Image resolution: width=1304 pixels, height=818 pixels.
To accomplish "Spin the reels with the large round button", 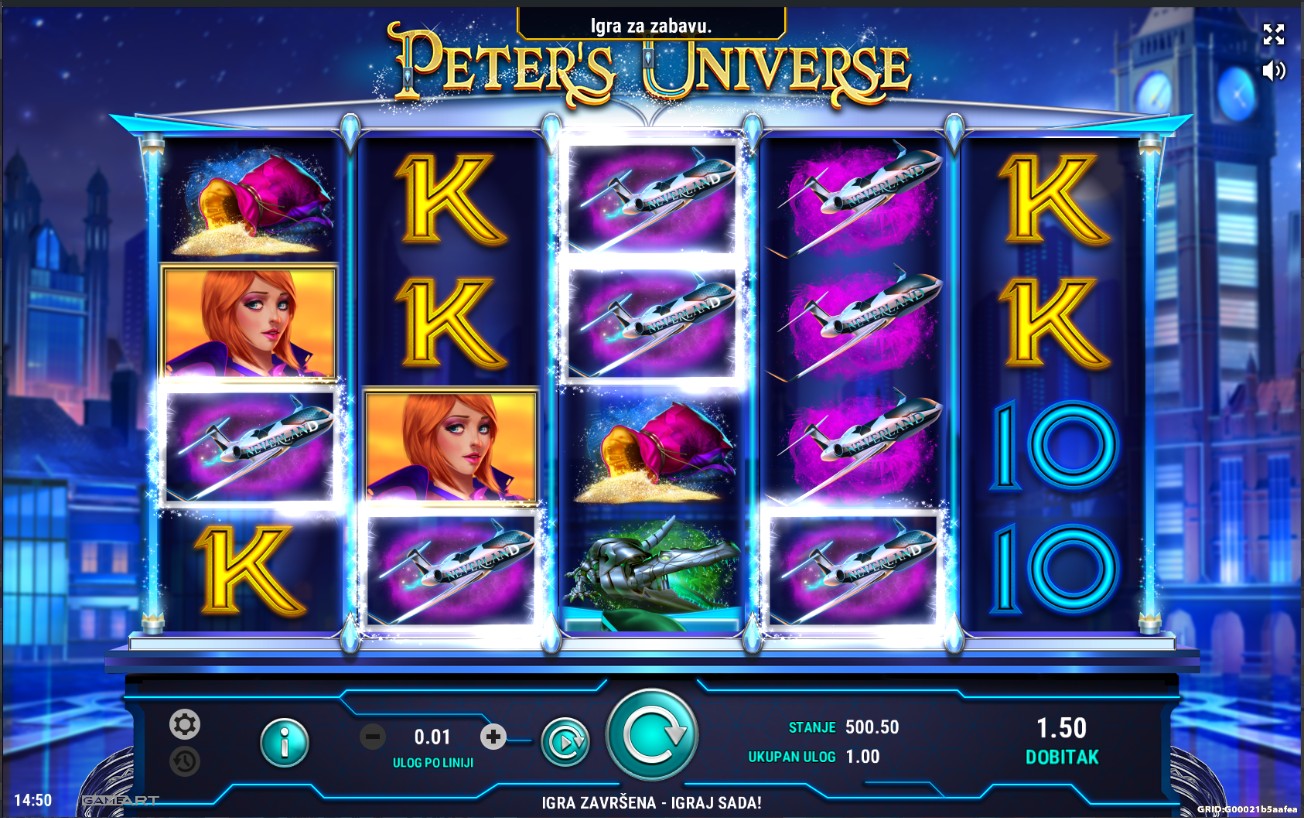I will pyautogui.click(x=652, y=735).
